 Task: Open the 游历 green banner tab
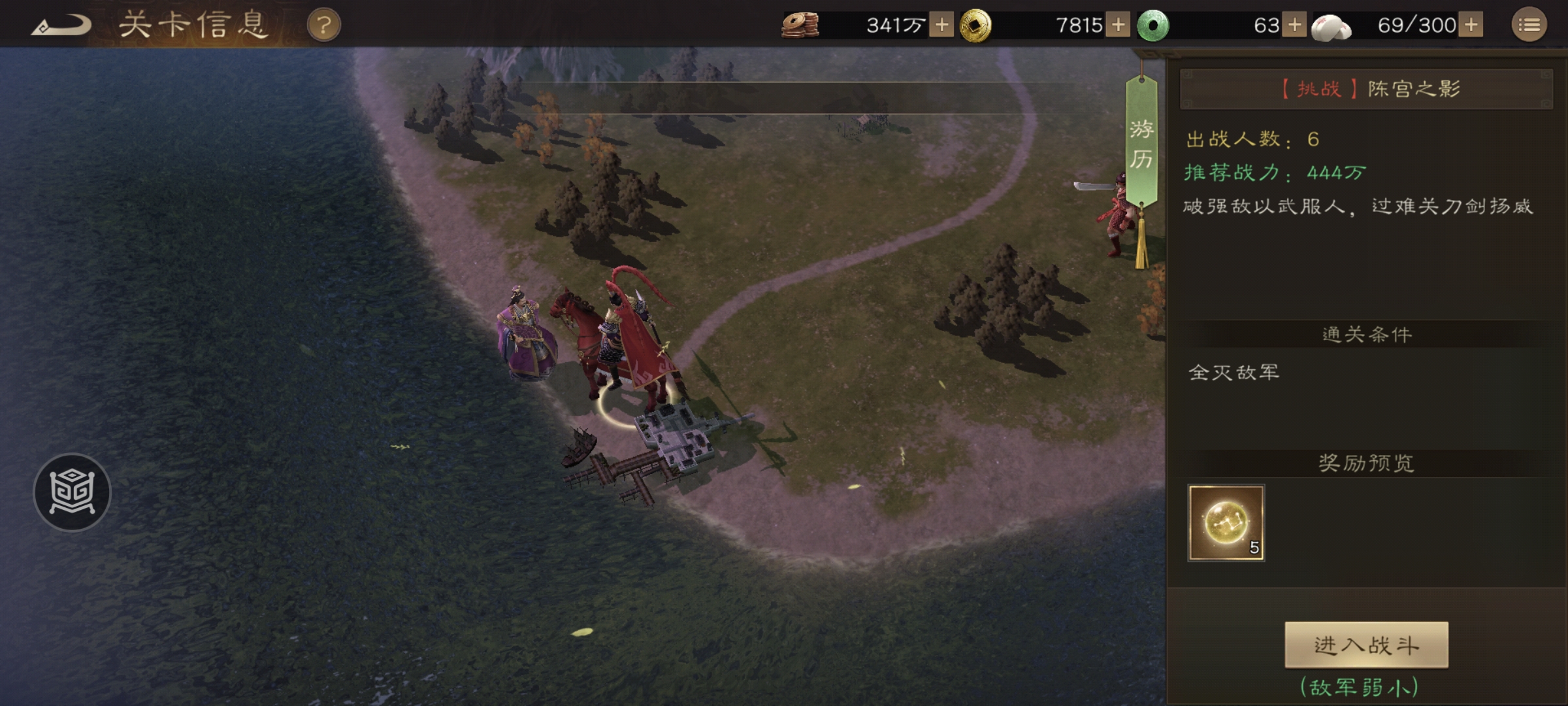pos(1141,144)
